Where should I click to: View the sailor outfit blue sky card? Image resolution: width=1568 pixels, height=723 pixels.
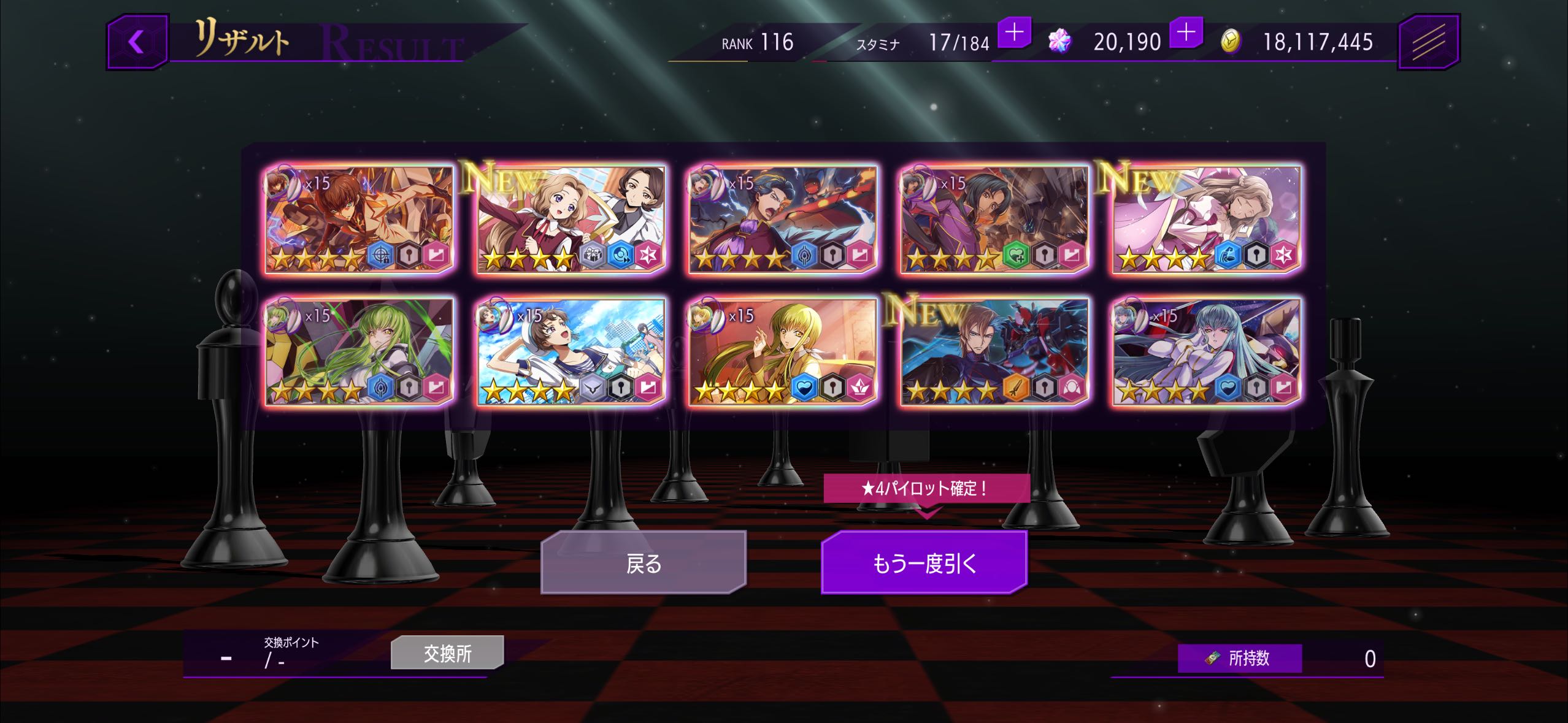point(571,351)
